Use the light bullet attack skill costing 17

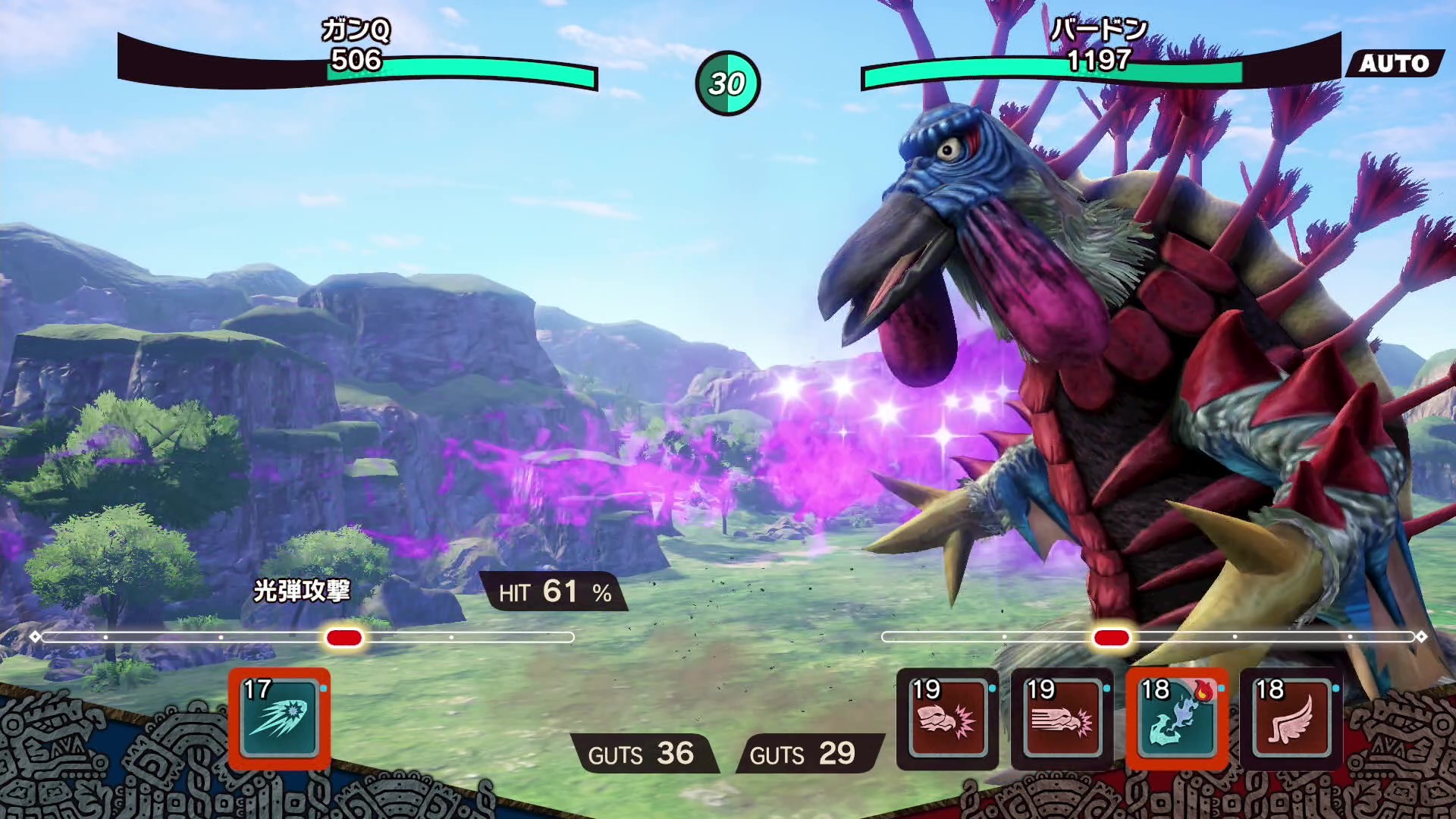(x=279, y=719)
